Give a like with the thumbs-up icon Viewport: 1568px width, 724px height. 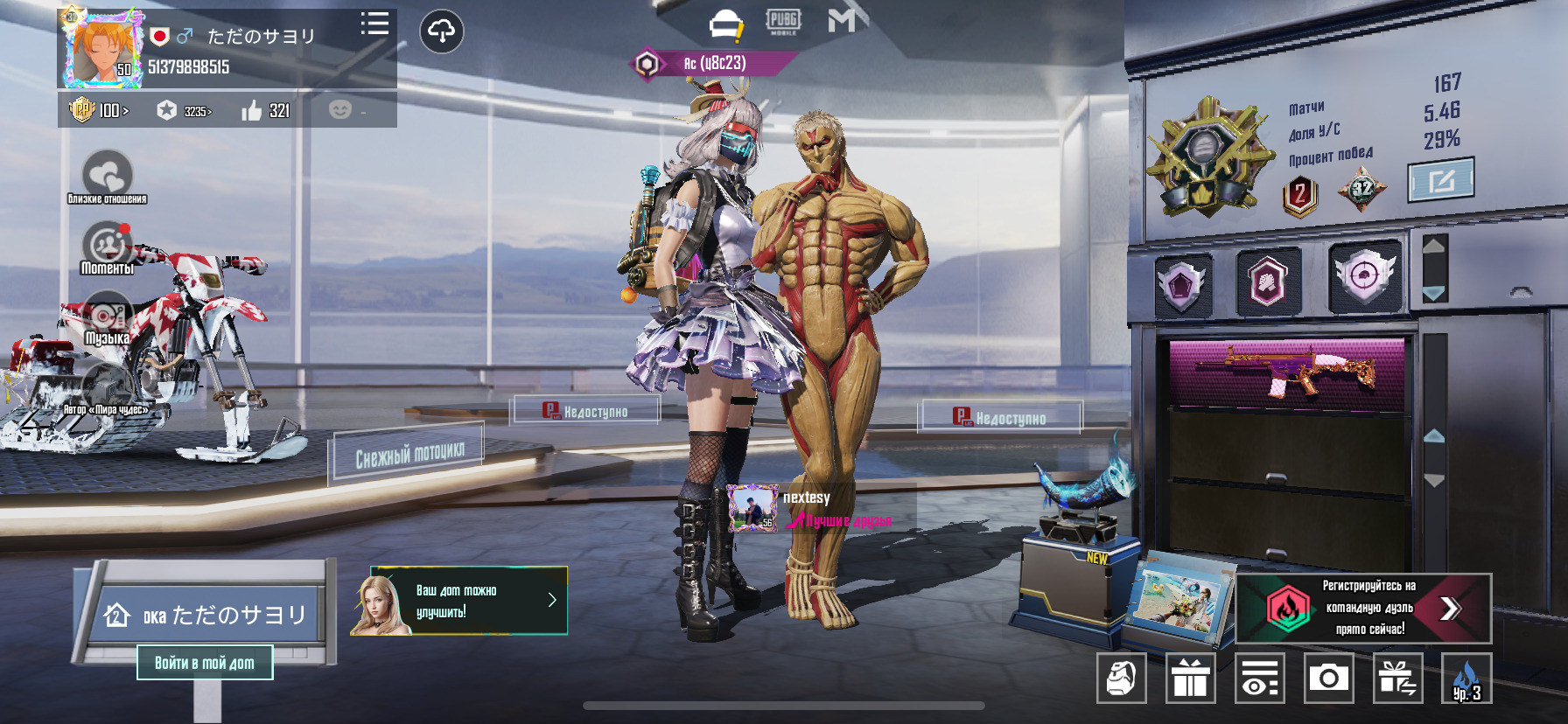coord(252,110)
